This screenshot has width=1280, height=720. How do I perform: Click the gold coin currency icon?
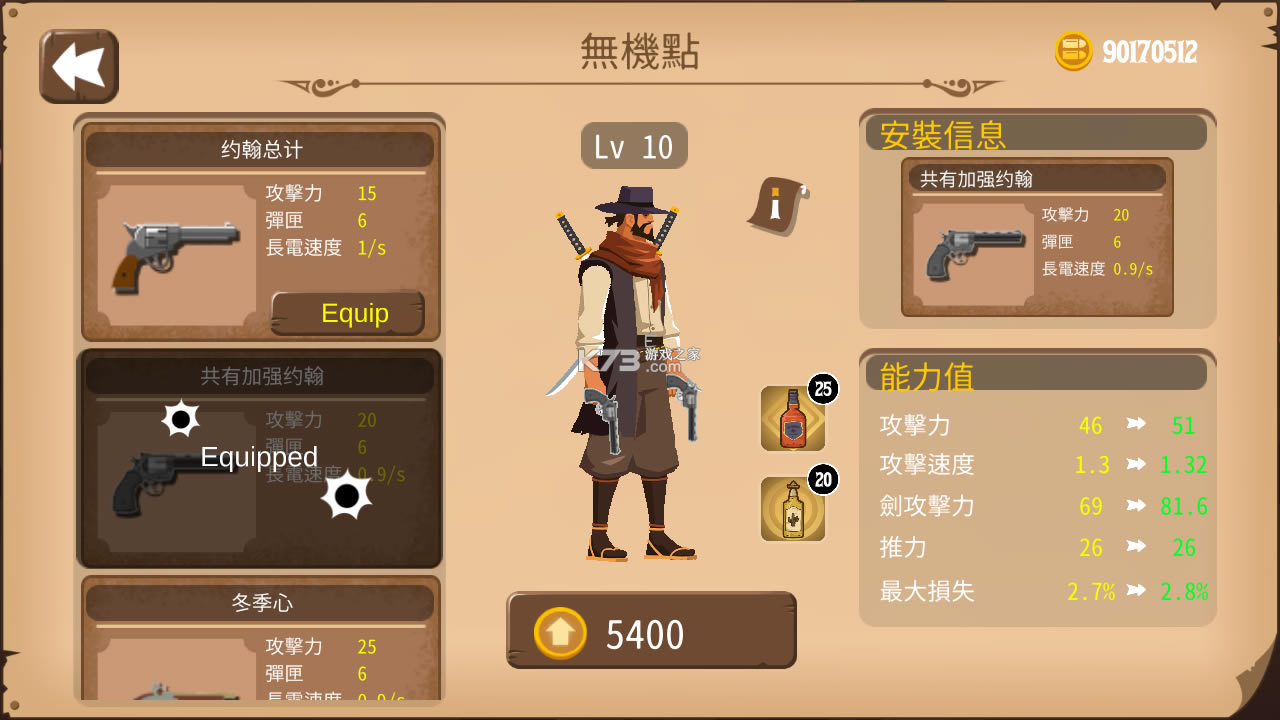click(x=1073, y=51)
